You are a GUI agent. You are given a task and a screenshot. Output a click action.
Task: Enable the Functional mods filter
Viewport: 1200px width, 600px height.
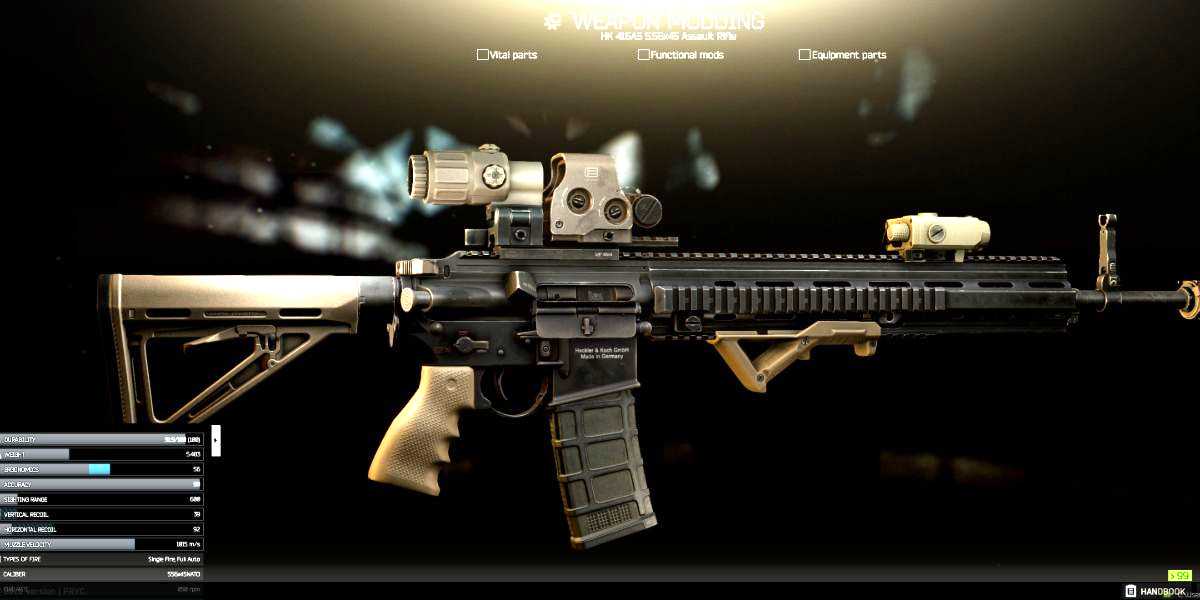tap(644, 55)
